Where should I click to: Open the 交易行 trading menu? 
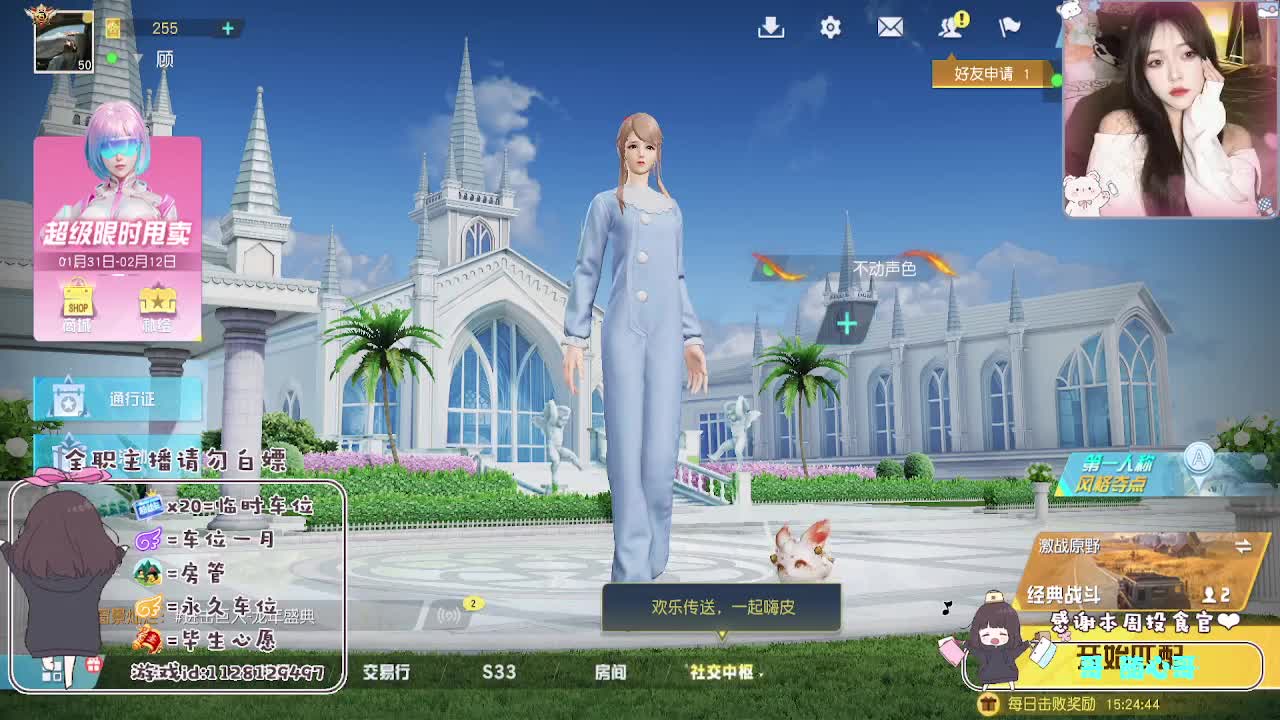pos(388,674)
